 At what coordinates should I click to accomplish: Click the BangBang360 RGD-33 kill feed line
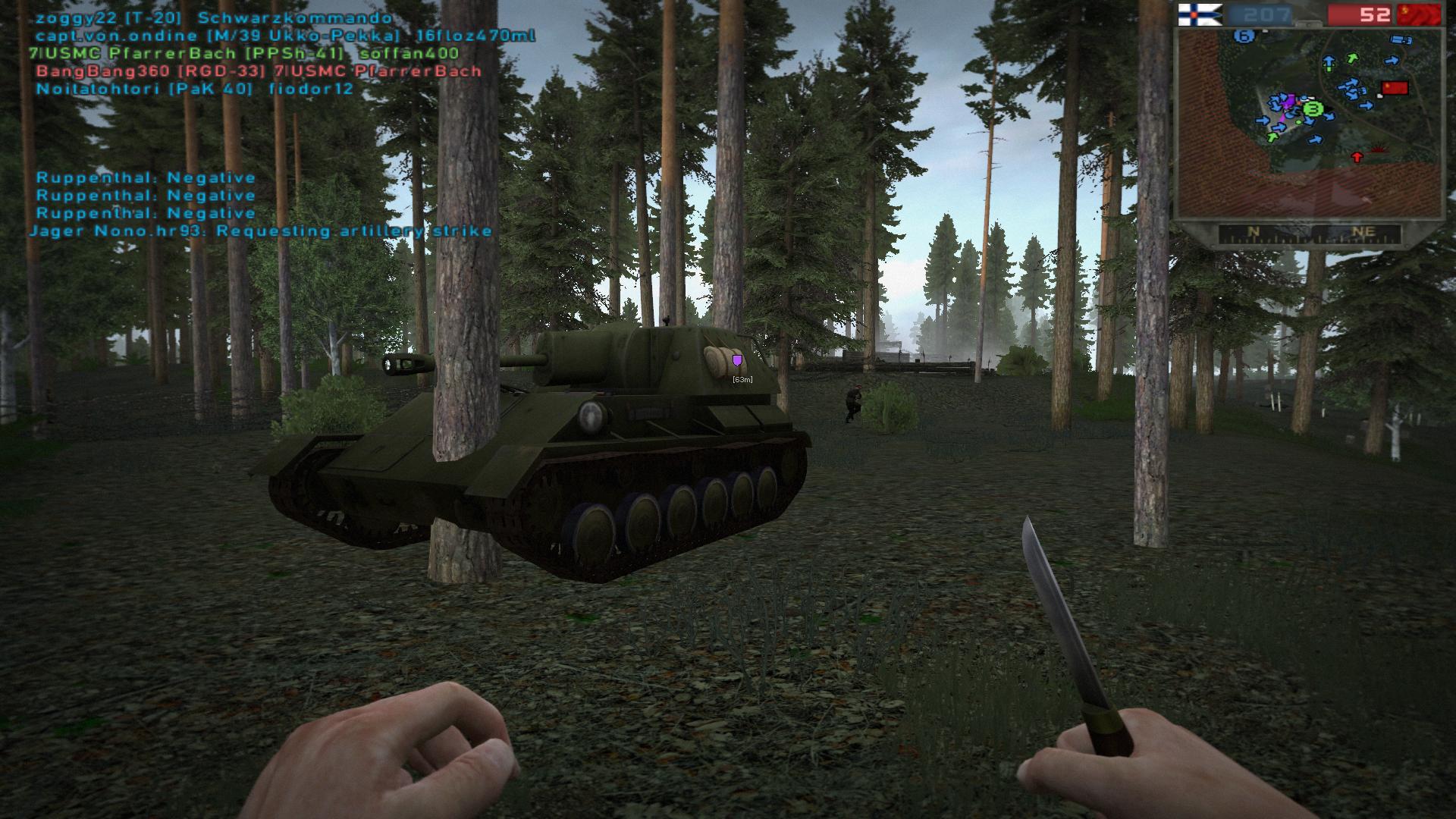click(x=259, y=71)
